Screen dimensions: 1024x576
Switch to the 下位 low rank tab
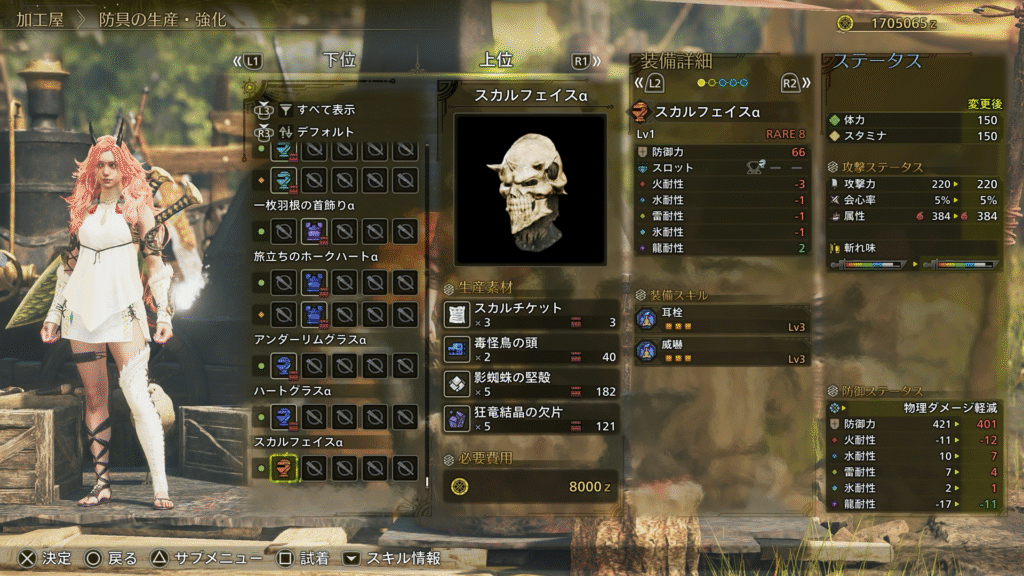coord(340,60)
